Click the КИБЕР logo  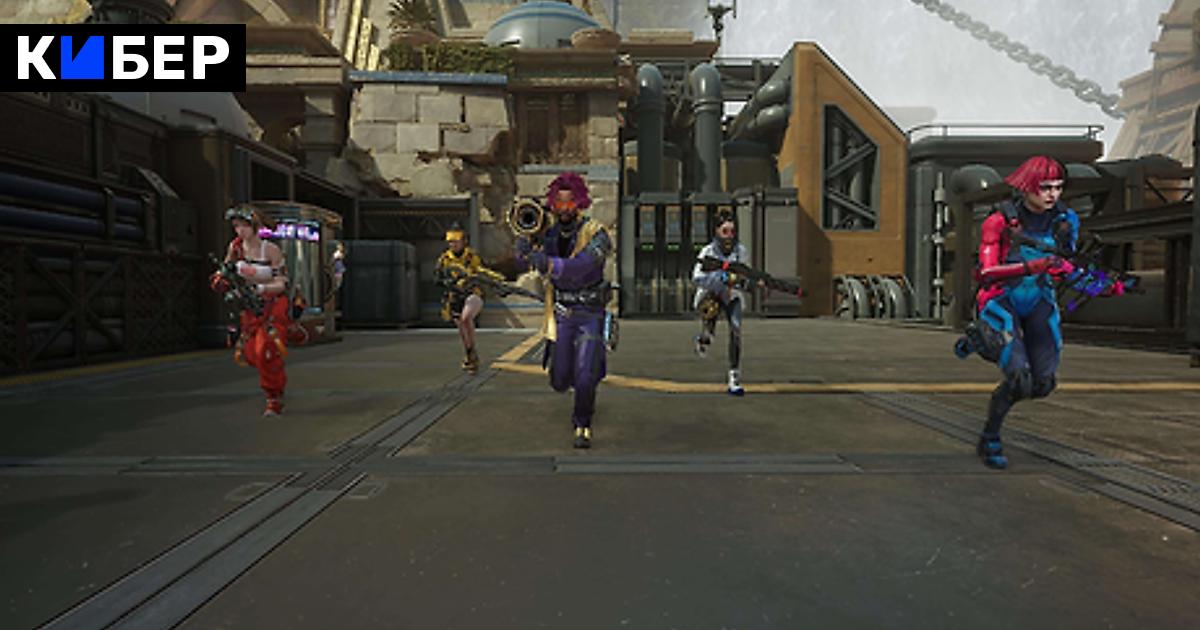(122, 58)
